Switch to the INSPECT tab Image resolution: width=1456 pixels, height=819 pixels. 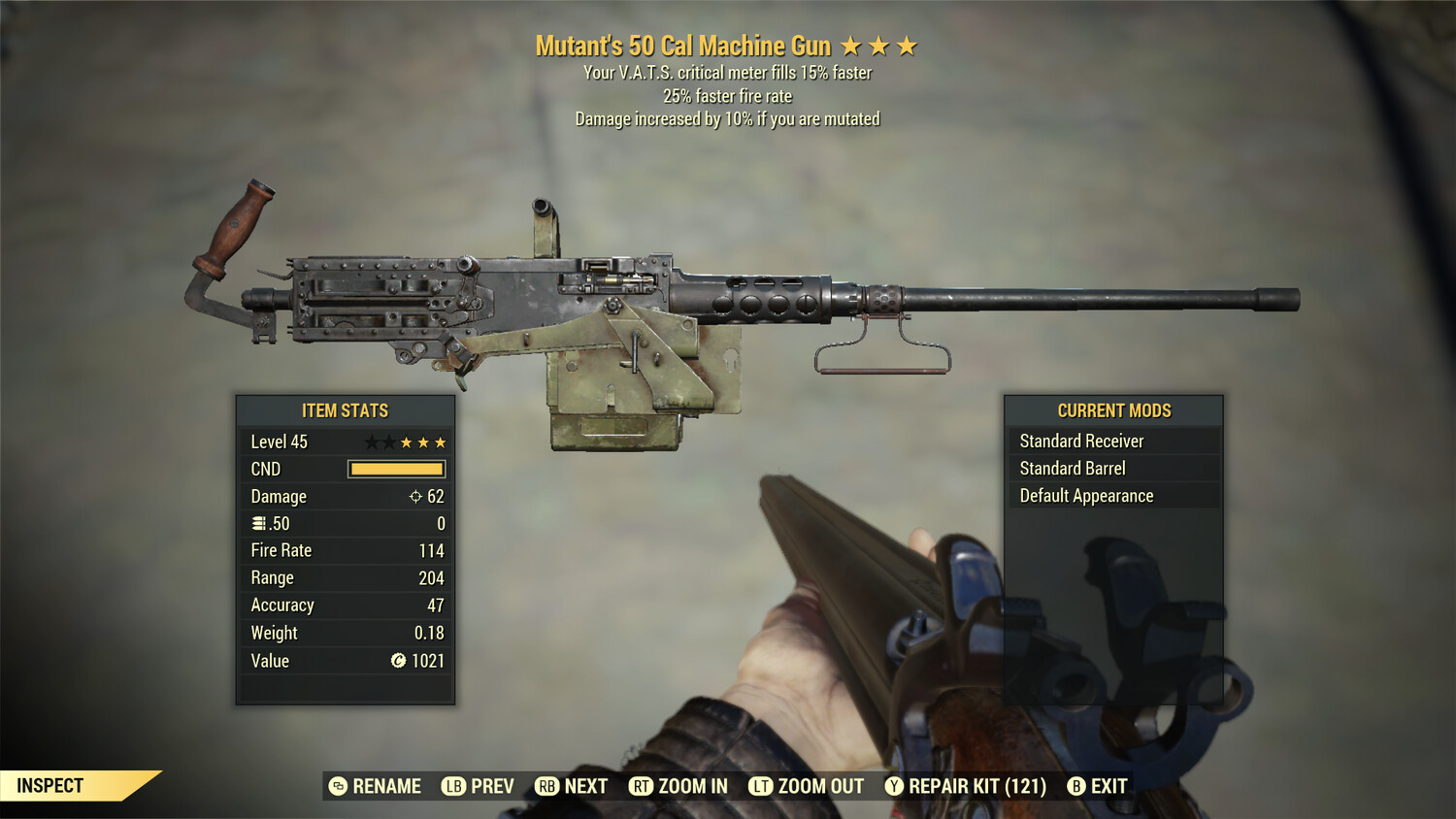click(x=49, y=785)
